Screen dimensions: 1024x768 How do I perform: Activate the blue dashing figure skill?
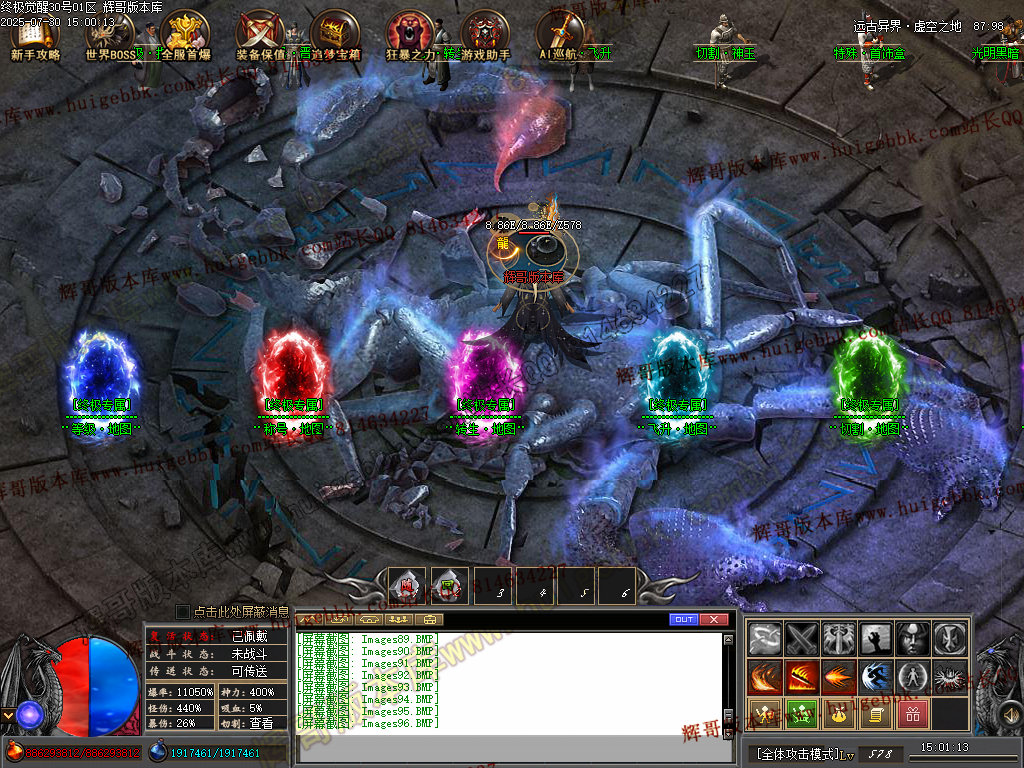coord(875,677)
